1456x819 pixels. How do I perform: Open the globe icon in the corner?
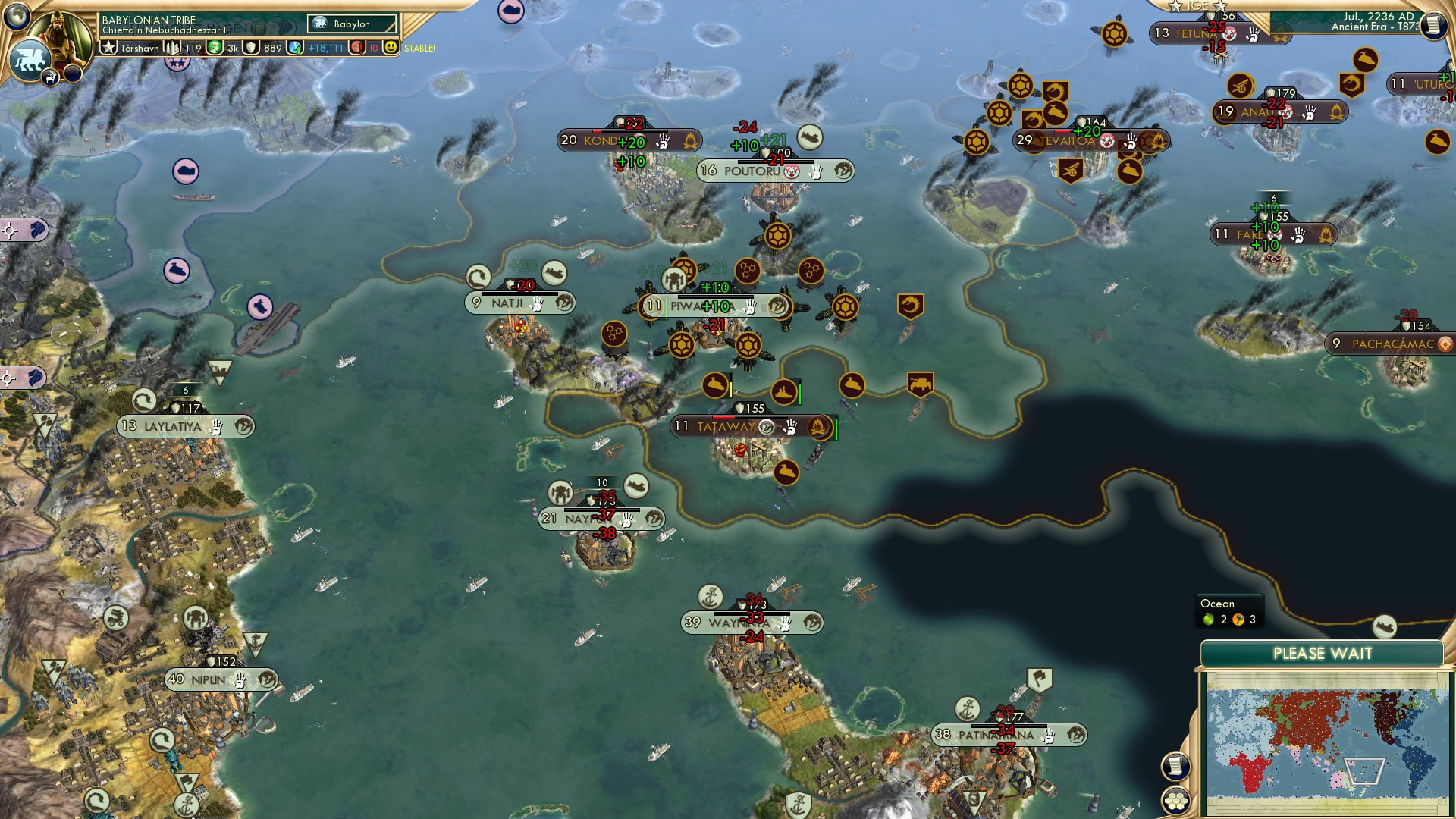point(17,15)
